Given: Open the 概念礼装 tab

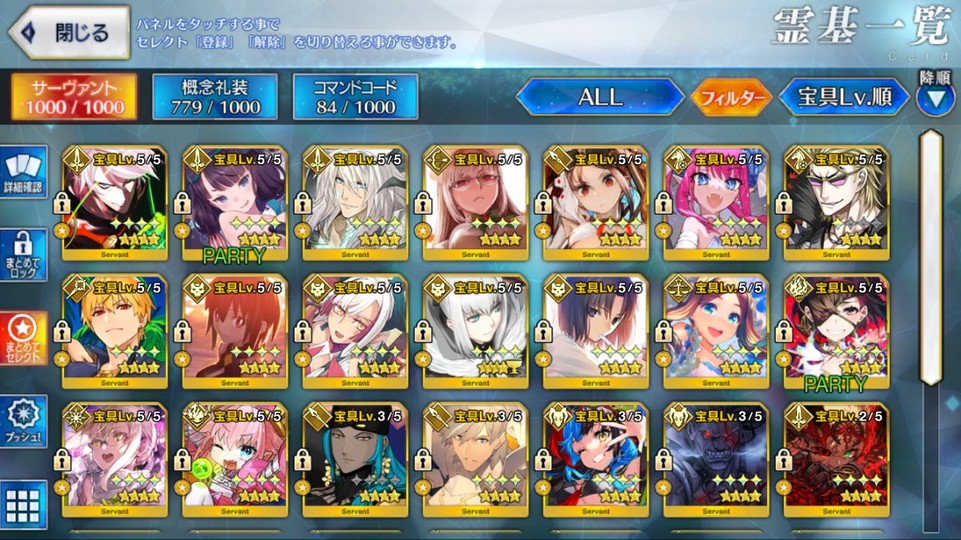Looking at the screenshot, I should [214, 96].
